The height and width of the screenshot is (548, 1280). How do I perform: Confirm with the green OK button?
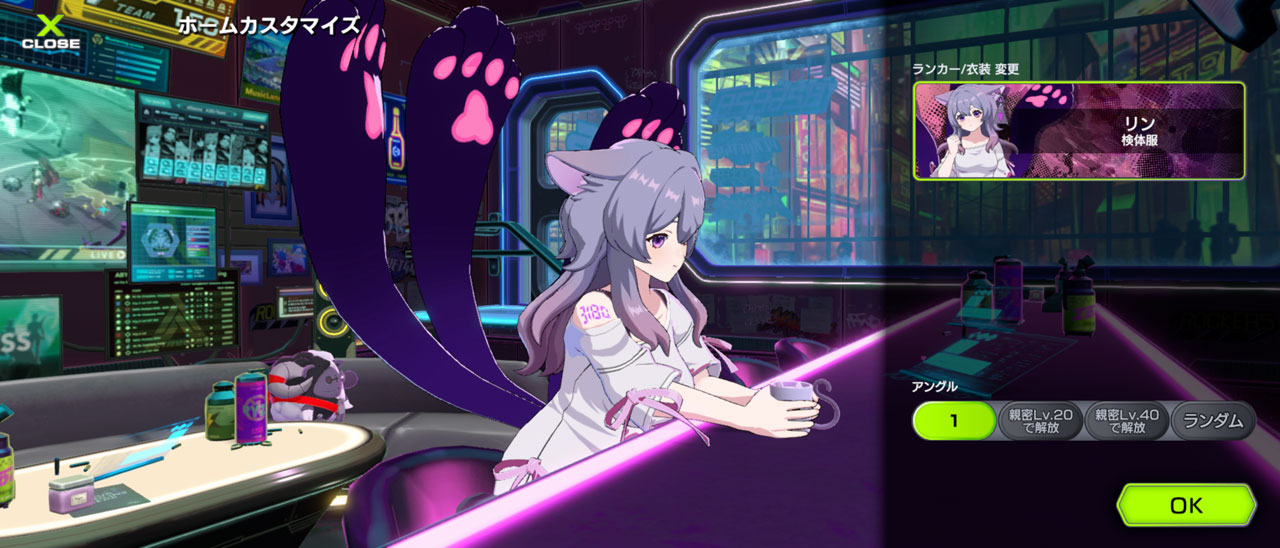pyautogui.click(x=1186, y=505)
